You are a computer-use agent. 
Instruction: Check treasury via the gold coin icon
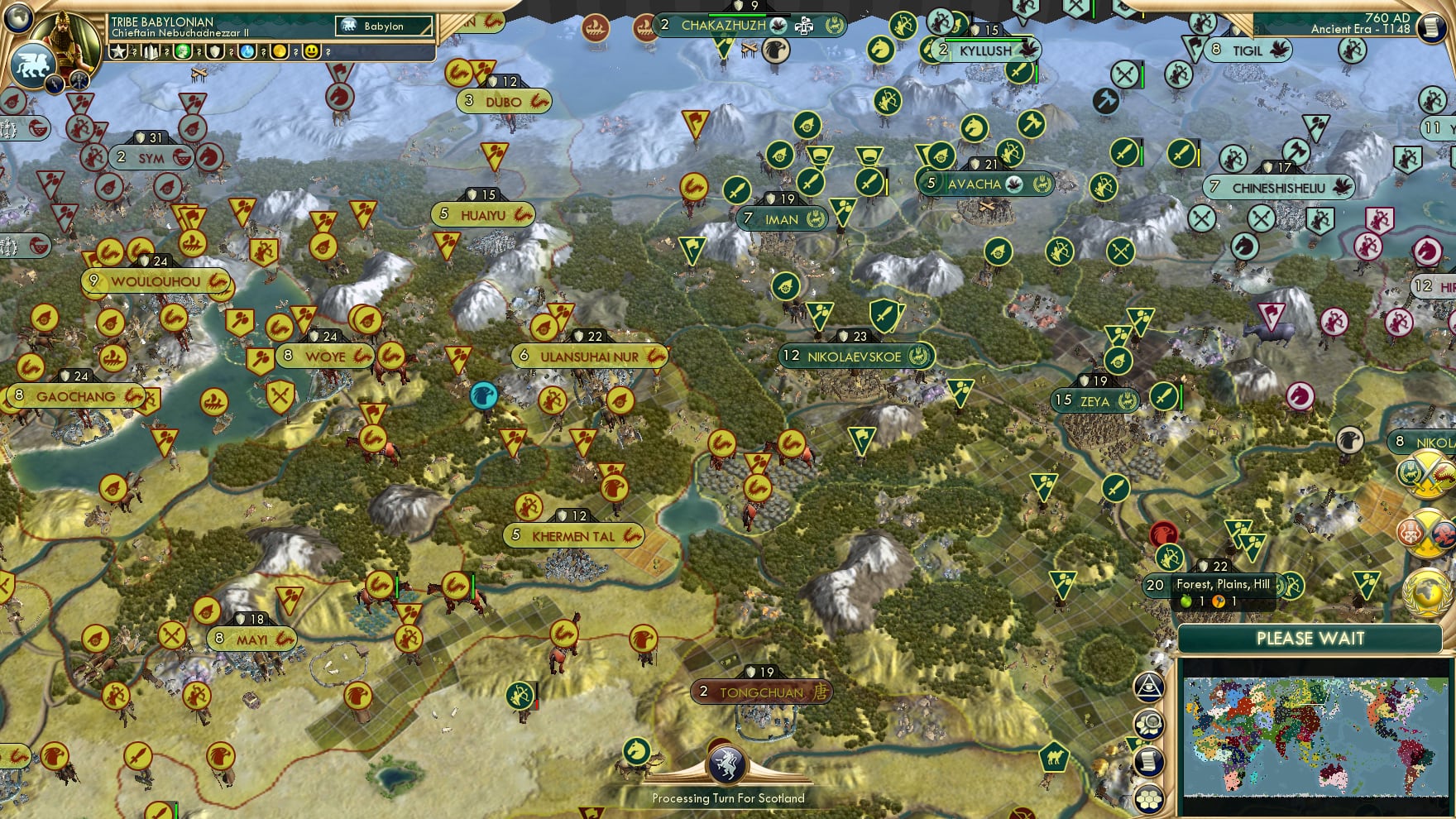pos(280,51)
